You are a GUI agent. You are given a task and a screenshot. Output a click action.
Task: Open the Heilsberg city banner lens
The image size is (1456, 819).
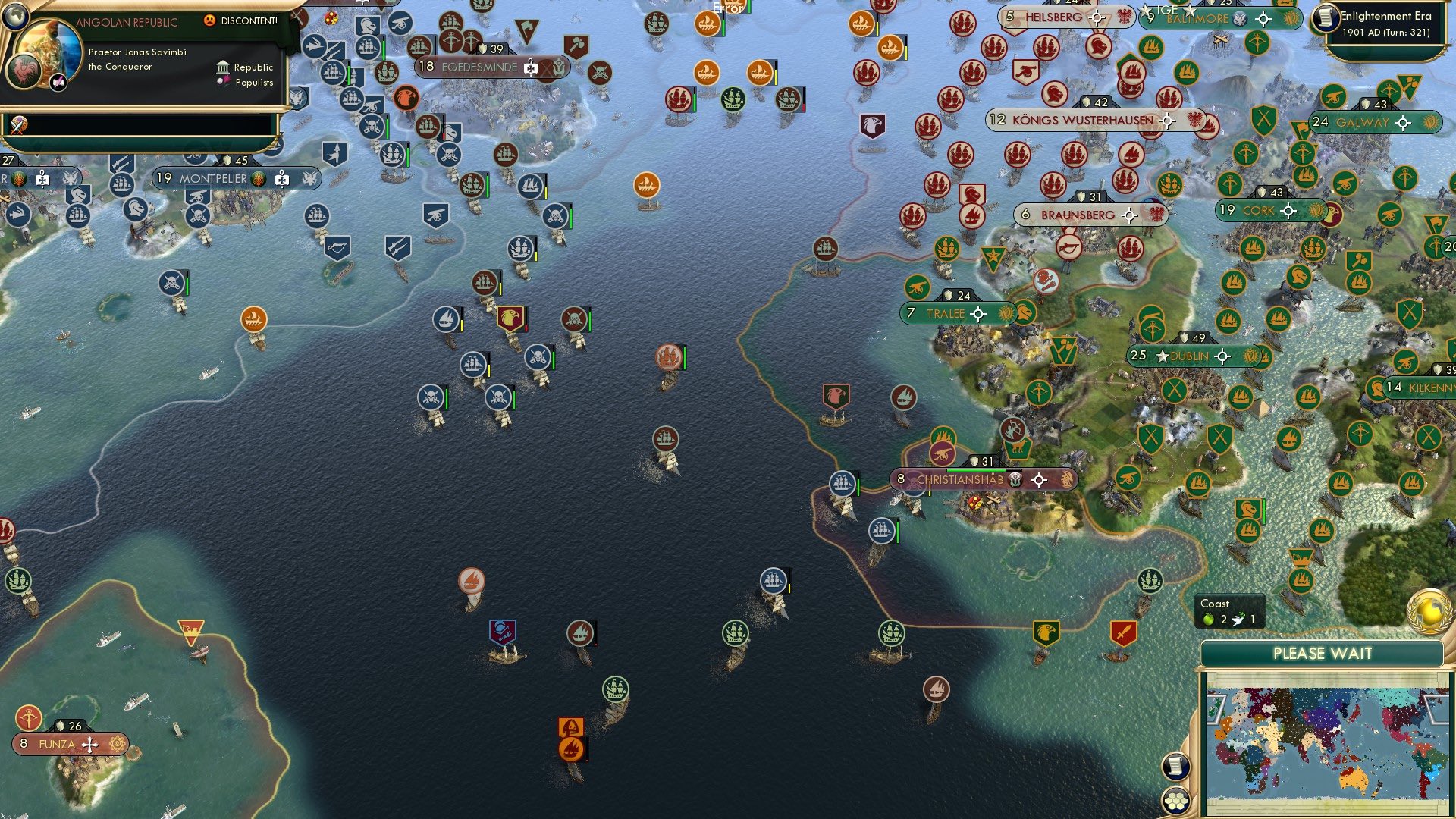click(1096, 18)
